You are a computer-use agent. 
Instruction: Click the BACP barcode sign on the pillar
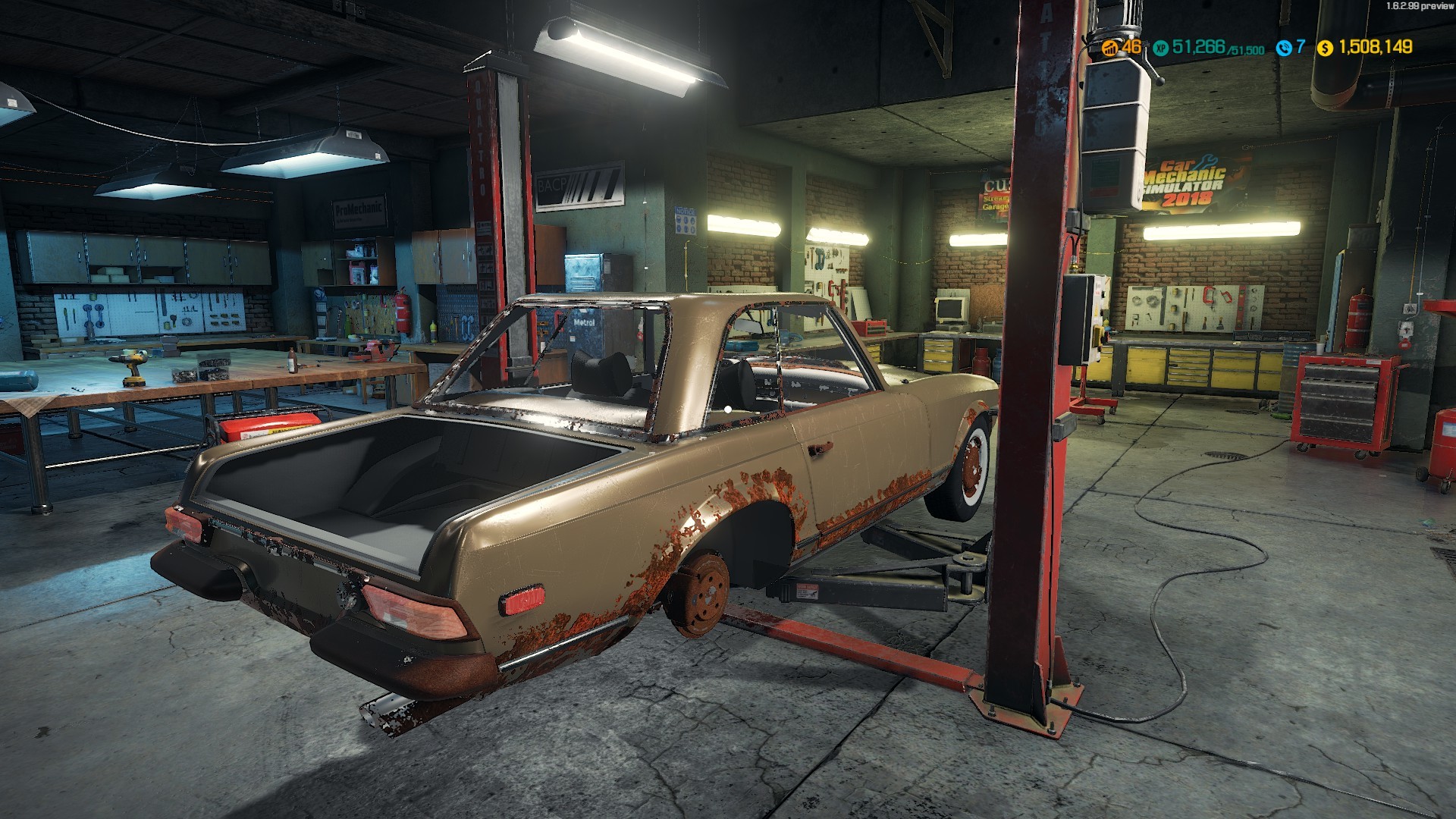579,184
